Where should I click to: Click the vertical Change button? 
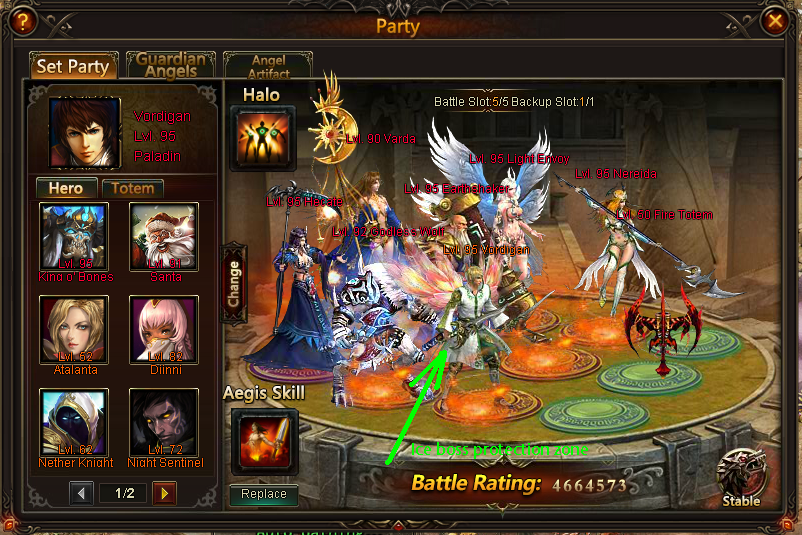pos(235,283)
